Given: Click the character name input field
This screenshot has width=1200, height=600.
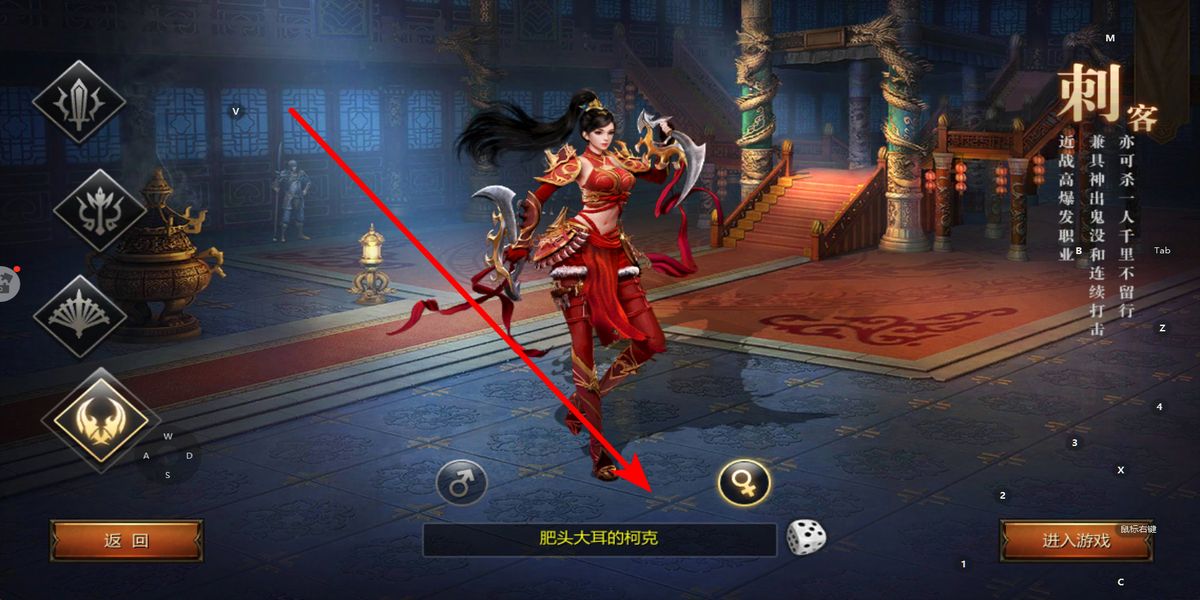Looking at the screenshot, I should pos(599,540).
